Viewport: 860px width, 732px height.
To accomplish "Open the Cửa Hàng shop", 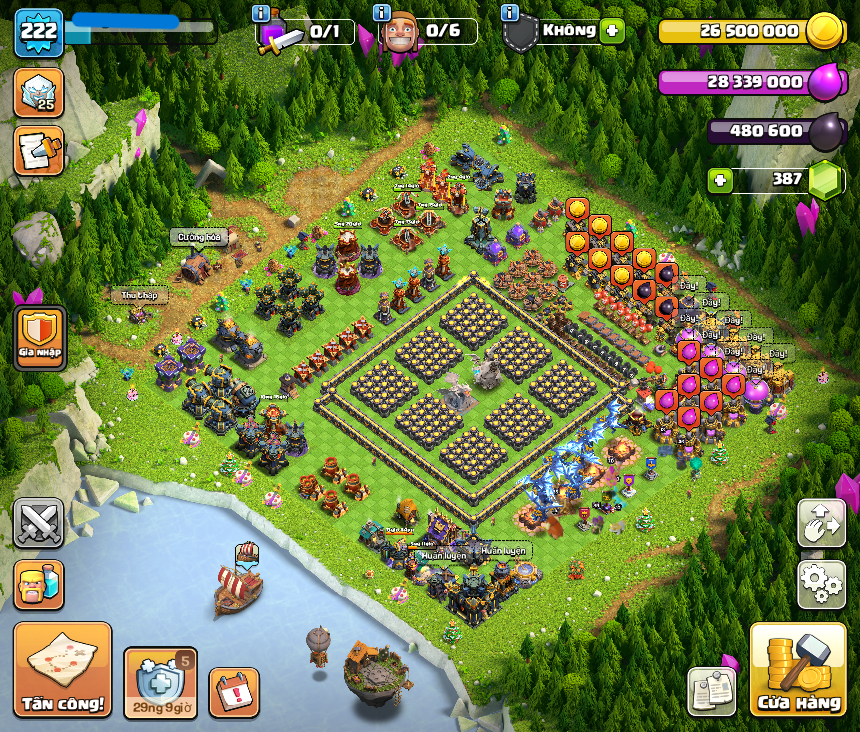I will (x=798, y=670).
